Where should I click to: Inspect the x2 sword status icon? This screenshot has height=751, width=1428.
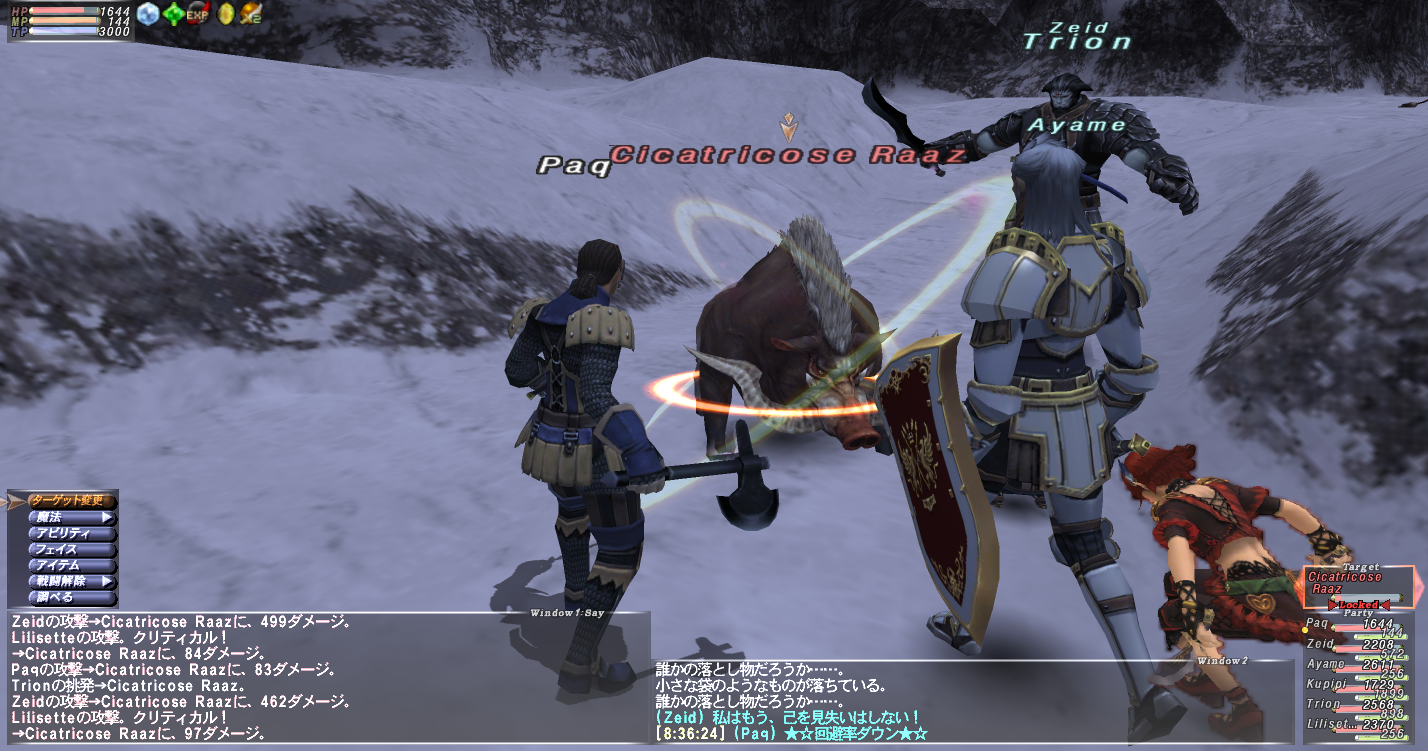(x=250, y=14)
